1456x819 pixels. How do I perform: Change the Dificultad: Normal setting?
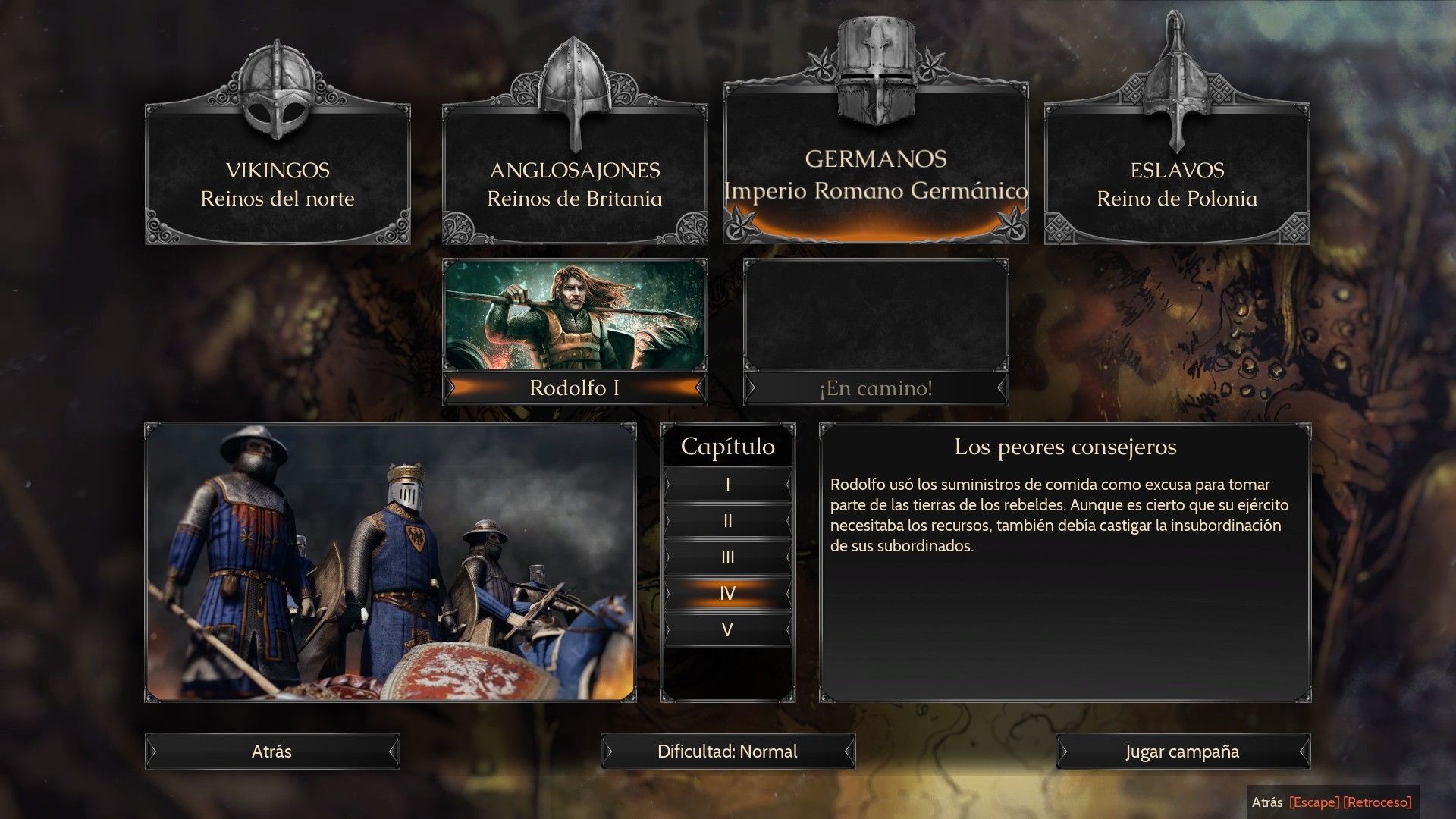tap(727, 752)
